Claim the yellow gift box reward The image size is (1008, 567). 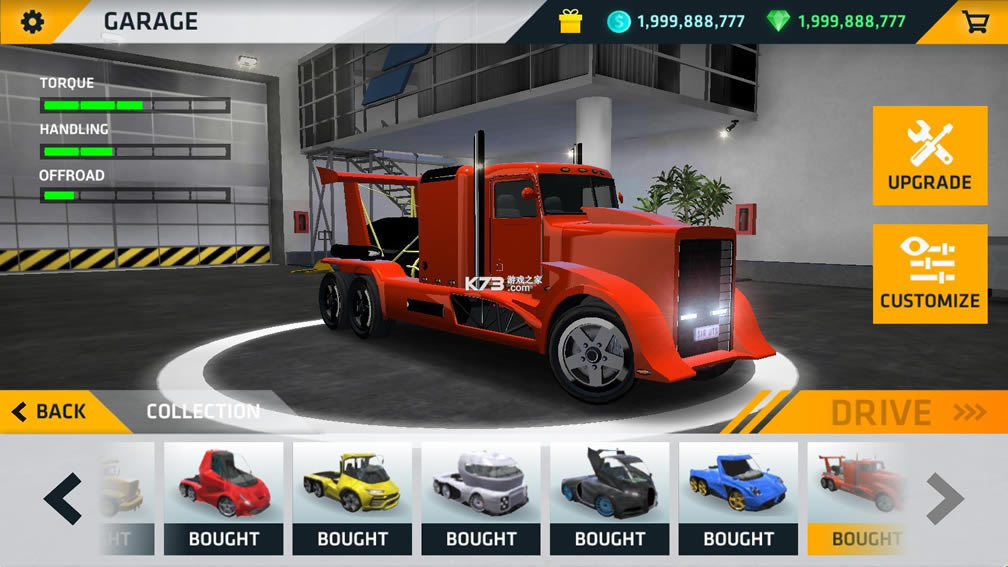pos(570,21)
